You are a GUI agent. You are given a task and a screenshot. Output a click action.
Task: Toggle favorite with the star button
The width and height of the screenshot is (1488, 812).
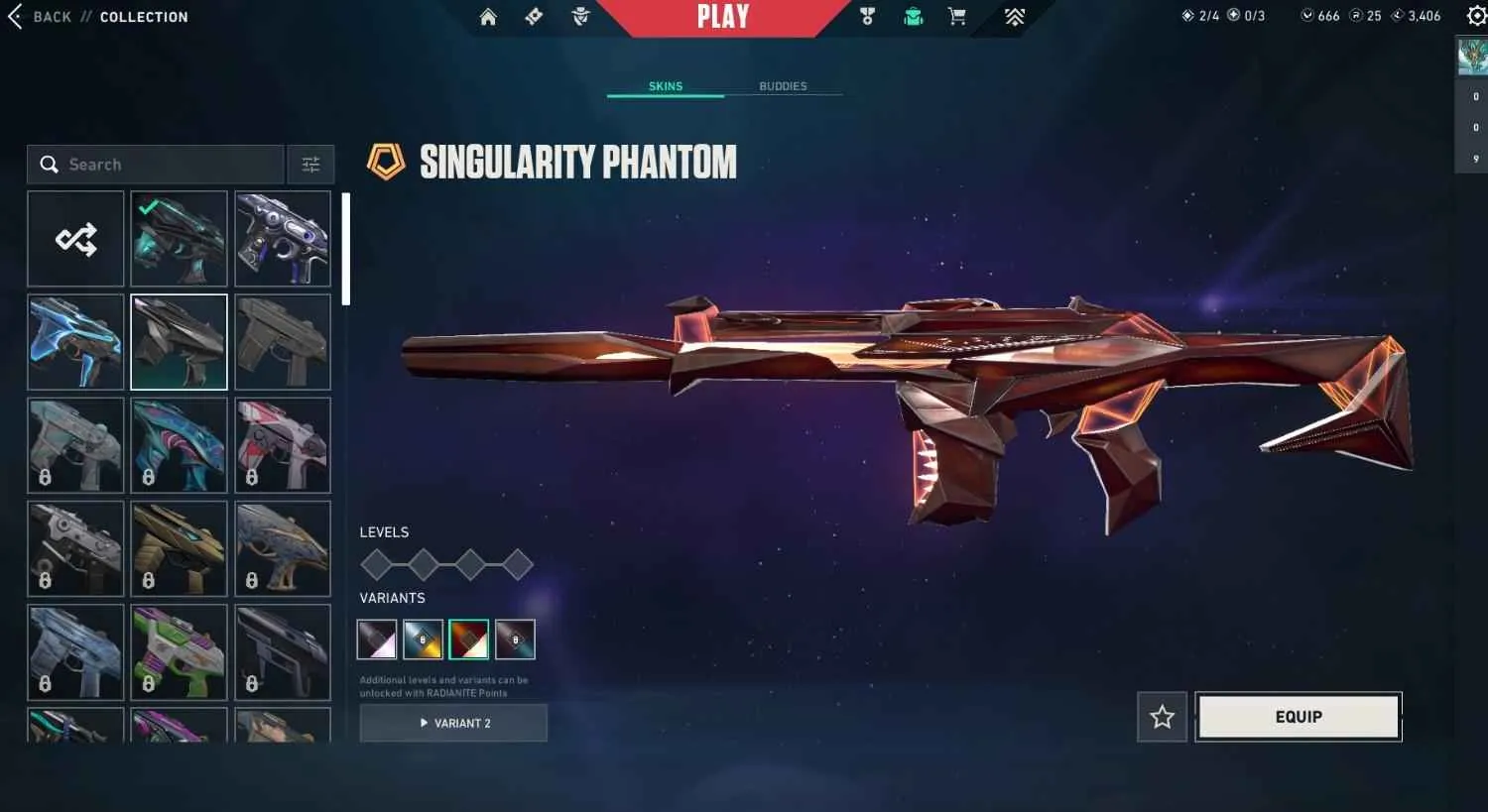1161,716
